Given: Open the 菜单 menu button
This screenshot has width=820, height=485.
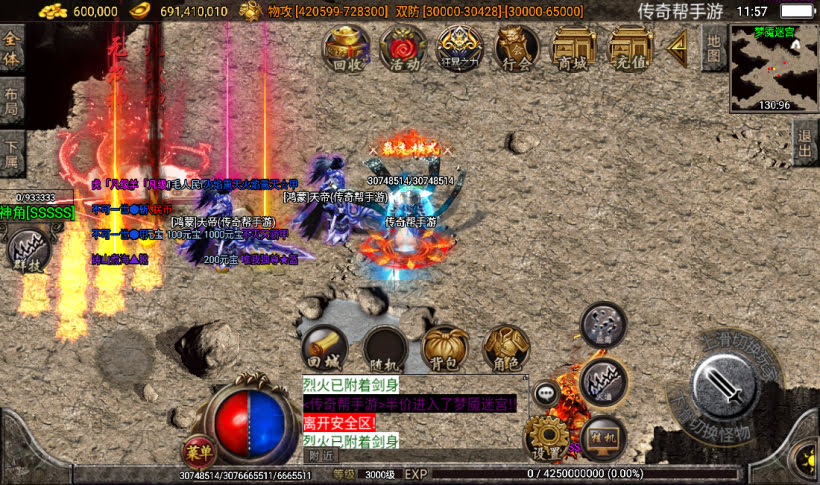Looking at the screenshot, I should point(198,450).
